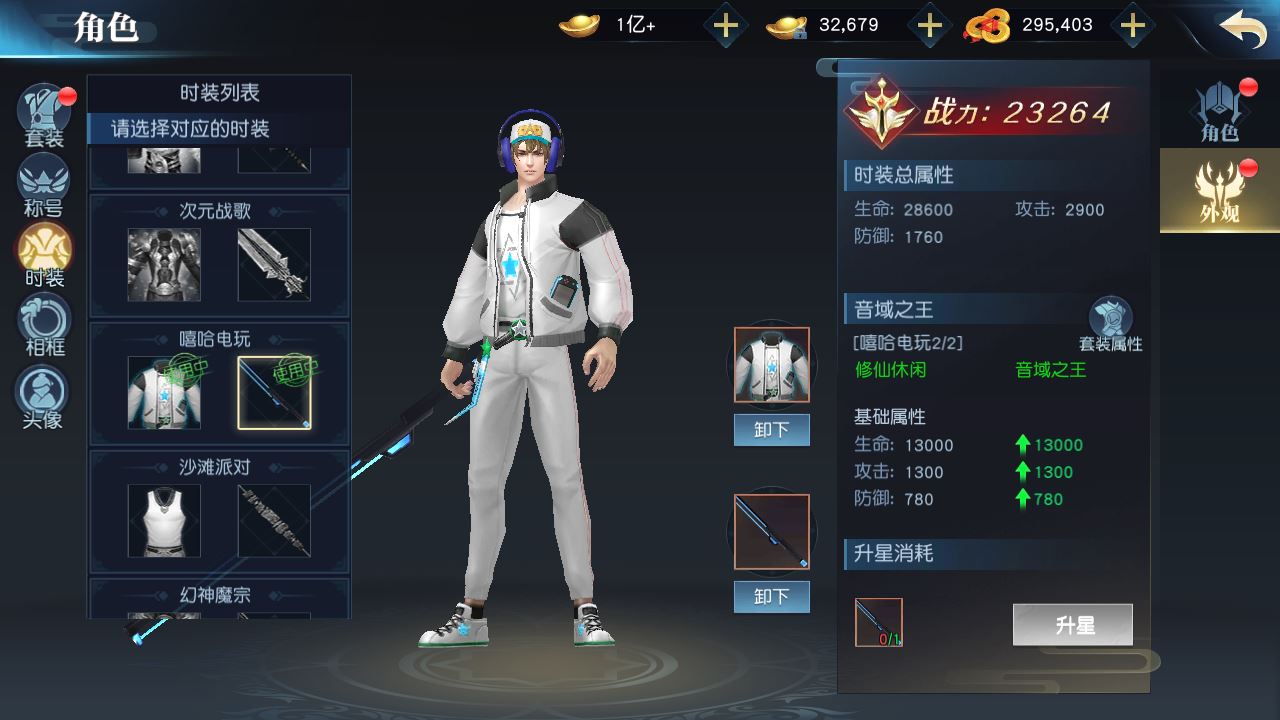This screenshot has height=720, width=1280.
Task: Switch to the 称号 title tab
Action: click(44, 186)
